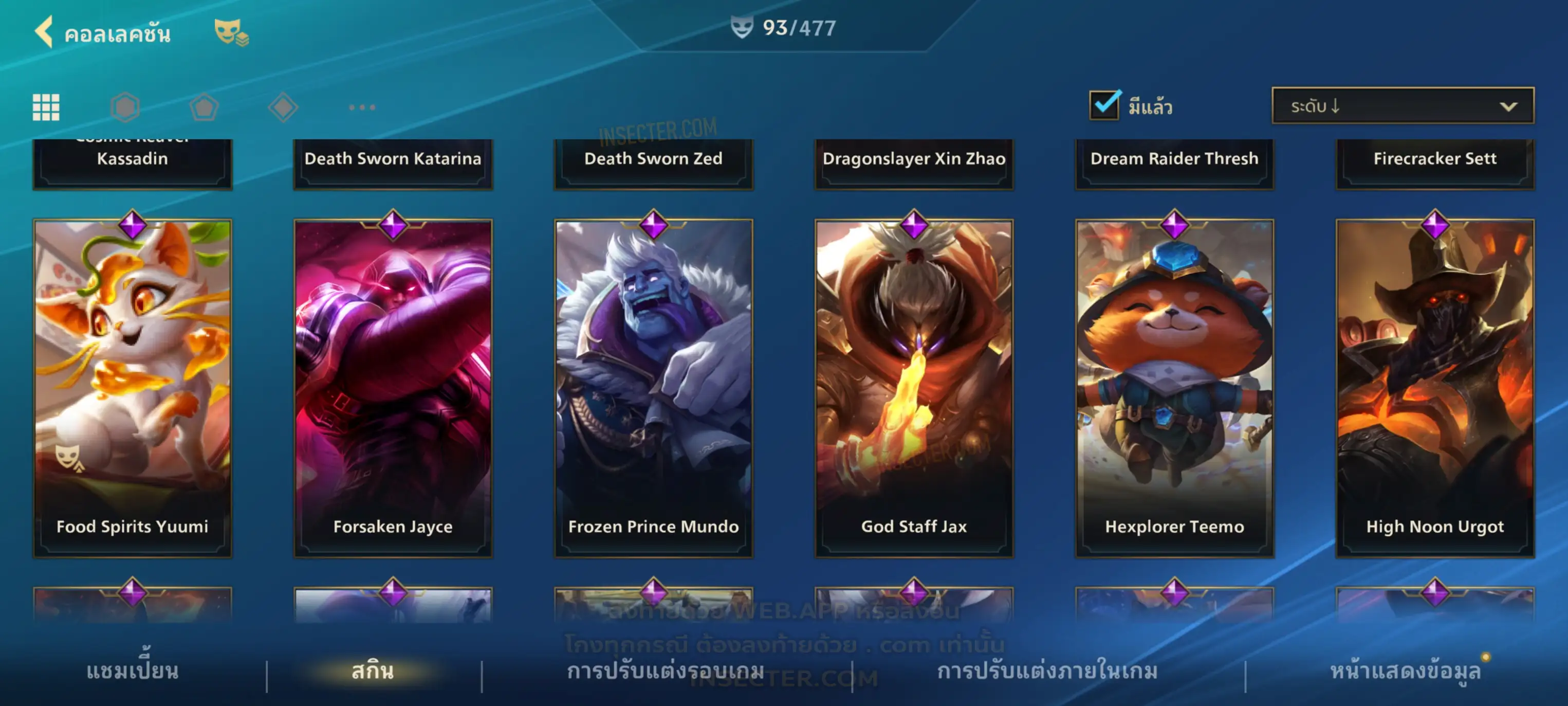Choose the pentagon rarity filter
Image resolution: width=1568 pixels, height=706 pixels.
point(204,107)
